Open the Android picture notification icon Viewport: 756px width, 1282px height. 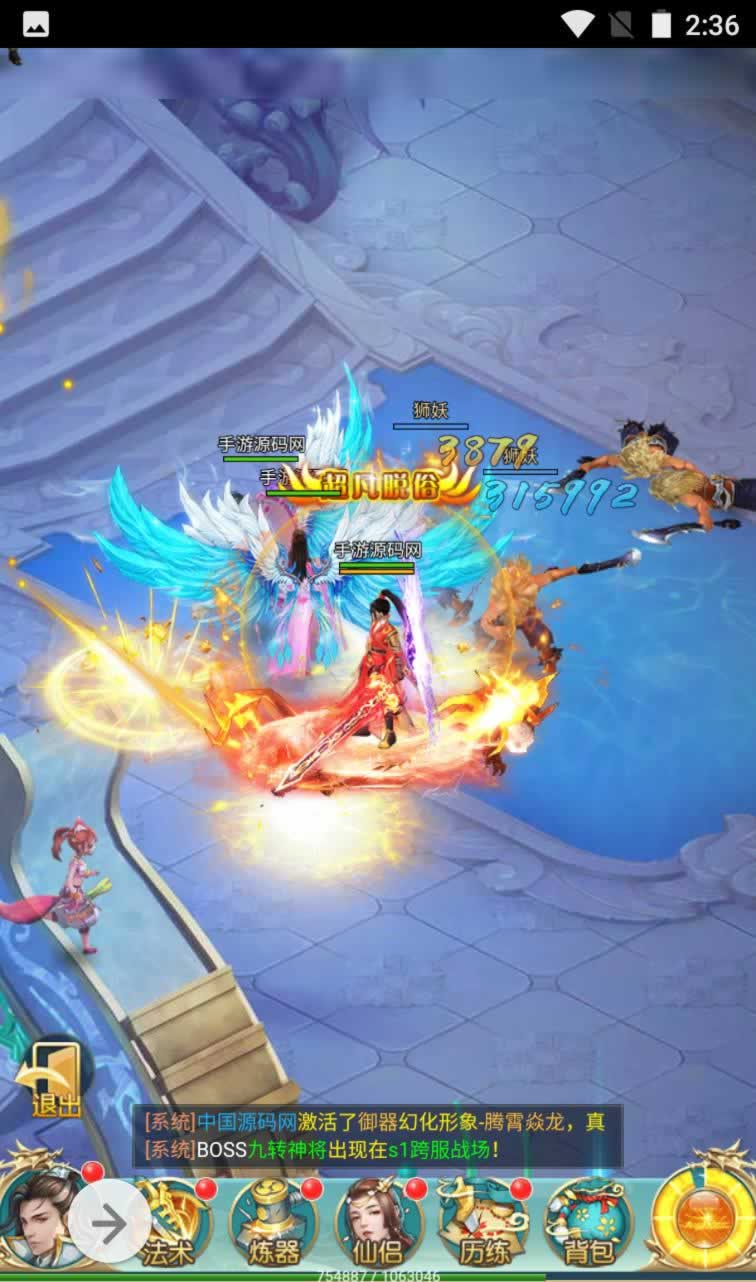tap(36, 24)
